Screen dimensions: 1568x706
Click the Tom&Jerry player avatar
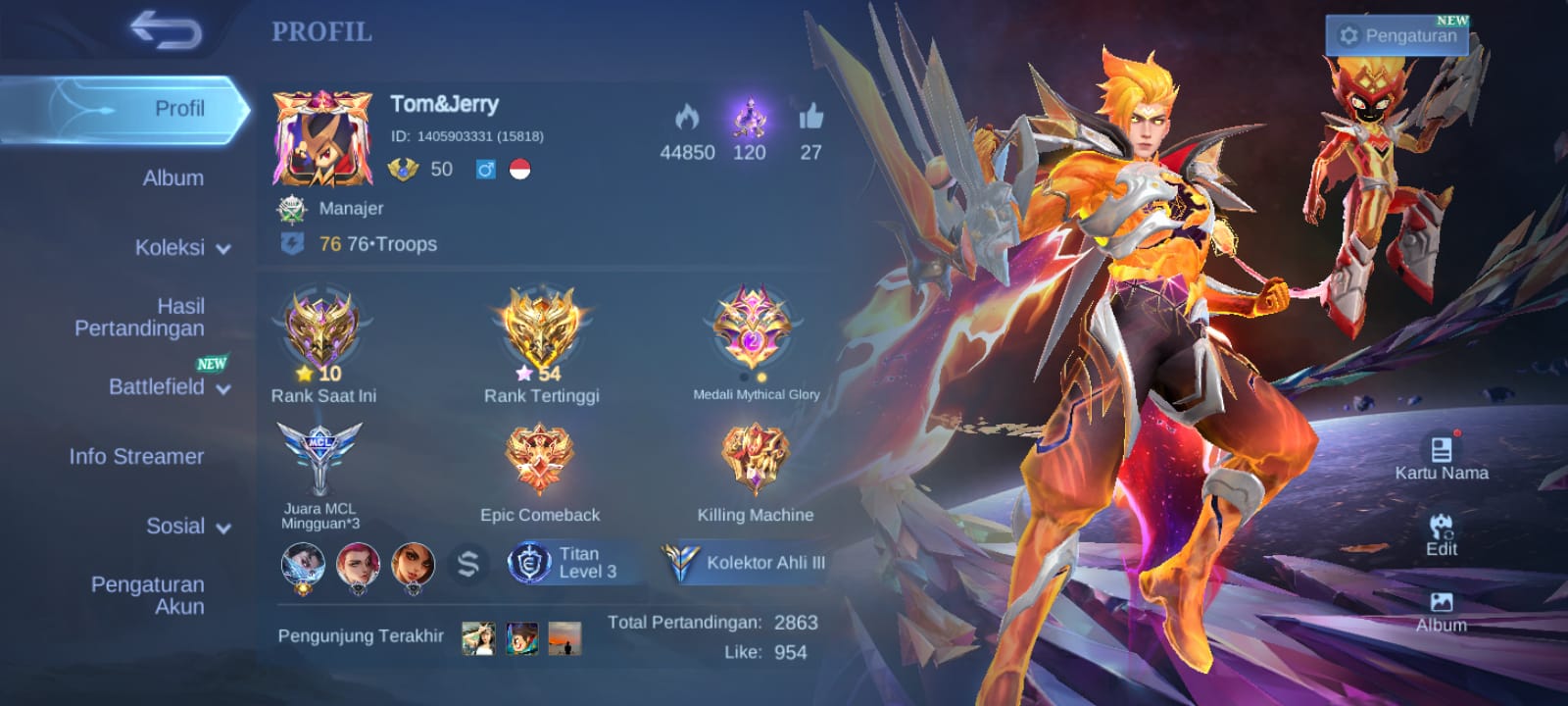point(322,138)
